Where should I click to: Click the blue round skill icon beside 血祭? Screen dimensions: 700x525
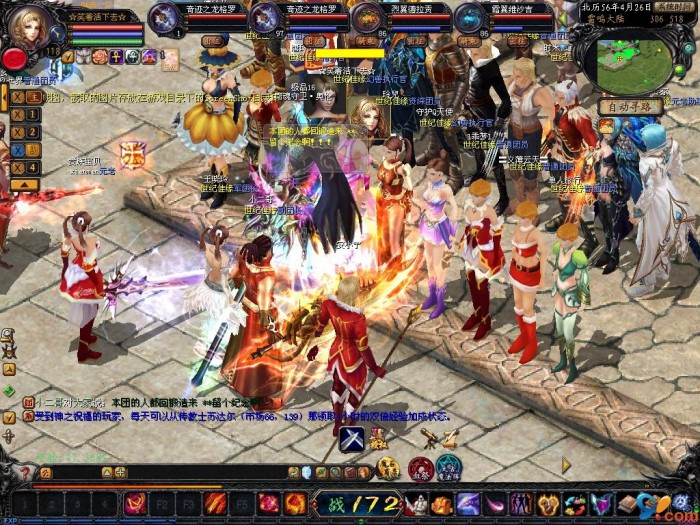(448, 468)
